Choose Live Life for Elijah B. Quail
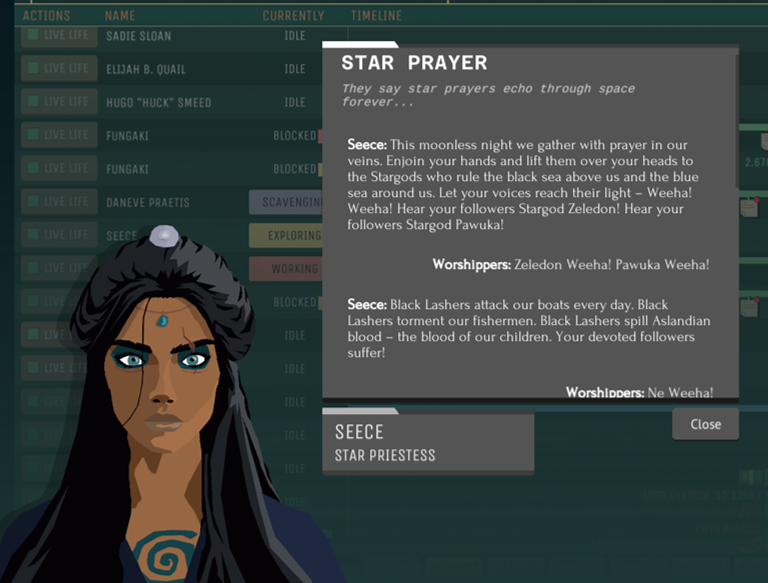This screenshot has height=583, width=768. (x=59, y=69)
